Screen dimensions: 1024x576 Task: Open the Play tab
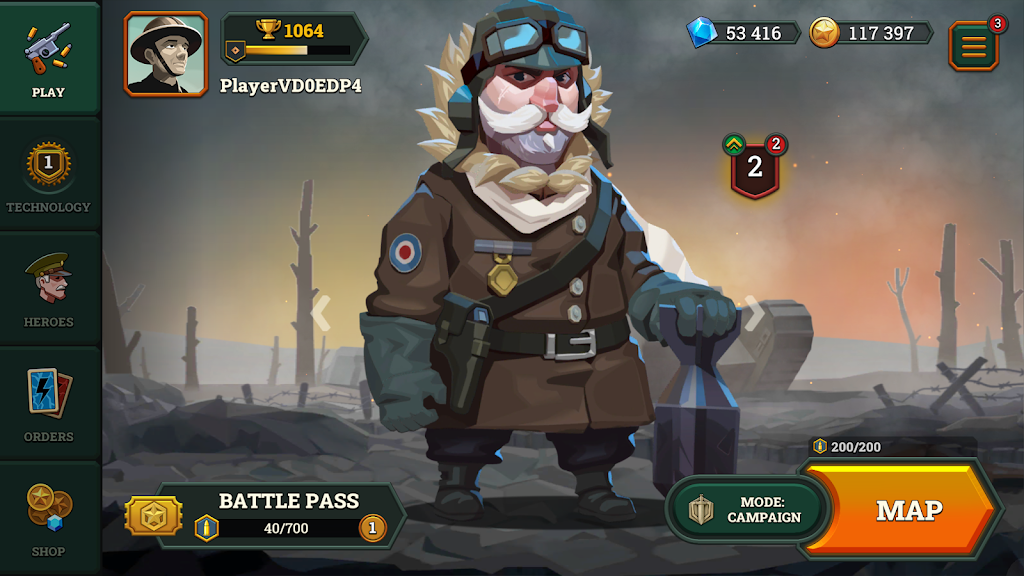tap(48, 60)
